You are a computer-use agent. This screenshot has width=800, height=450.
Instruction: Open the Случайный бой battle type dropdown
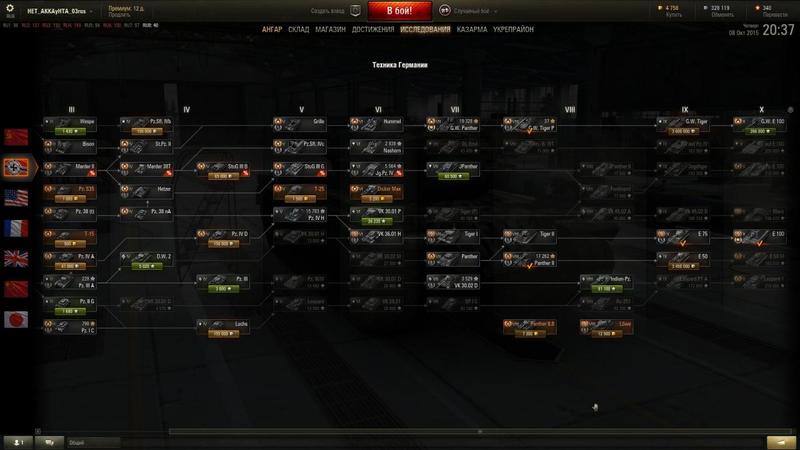463,11
